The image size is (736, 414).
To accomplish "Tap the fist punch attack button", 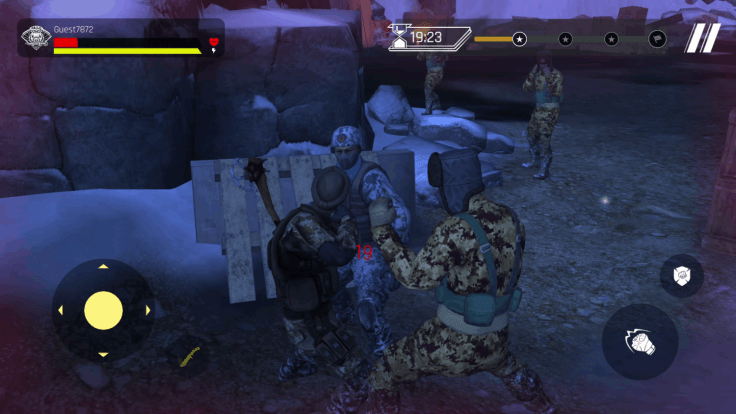I will (x=640, y=342).
